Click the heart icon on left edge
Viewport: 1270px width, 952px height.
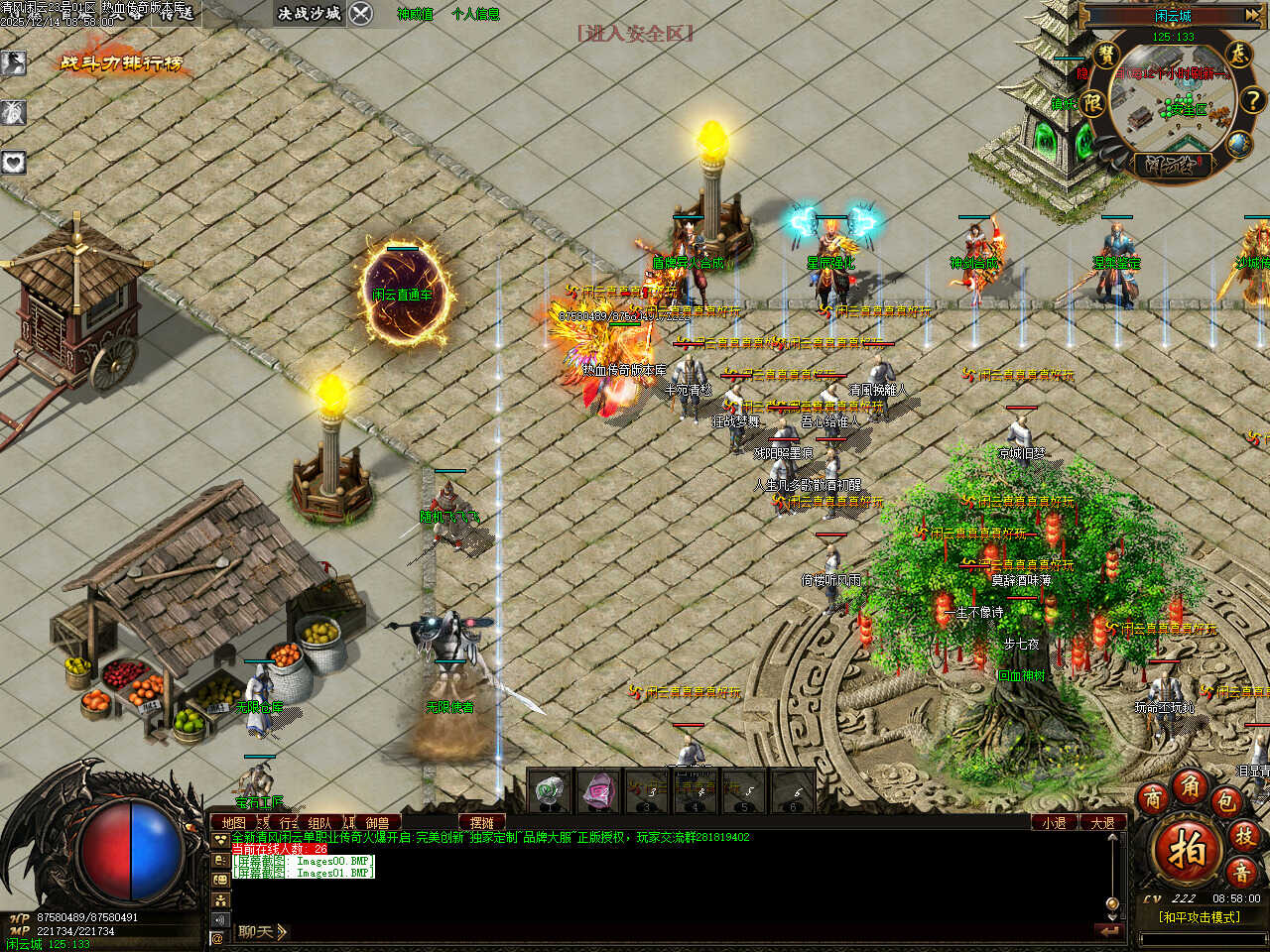[x=14, y=162]
